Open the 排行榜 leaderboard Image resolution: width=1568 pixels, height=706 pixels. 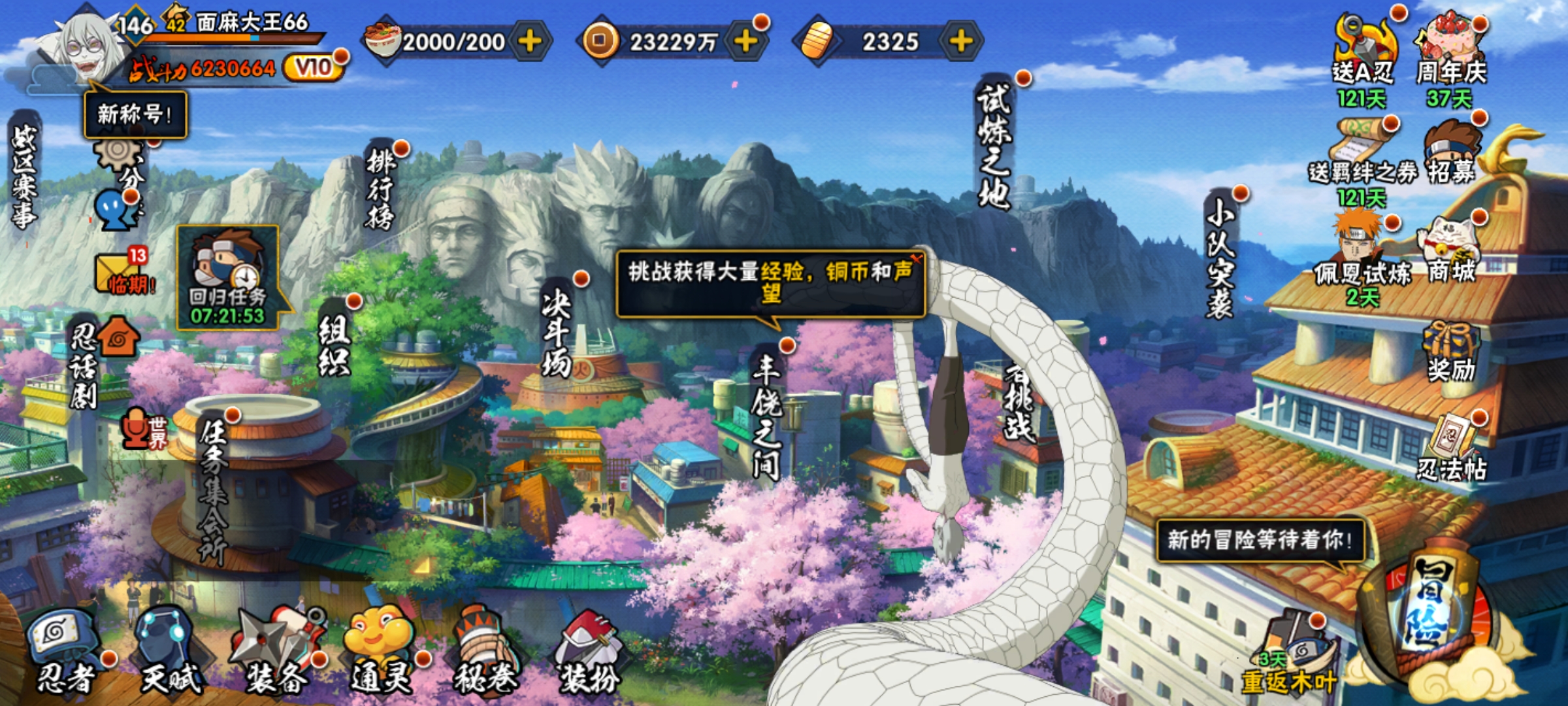click(x=381, y=190)
